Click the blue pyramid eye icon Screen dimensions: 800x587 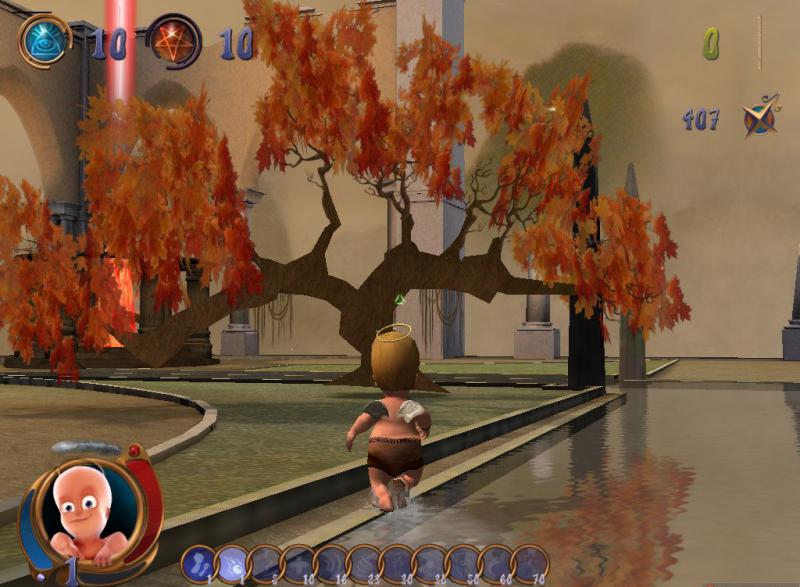tap(45, 41)
